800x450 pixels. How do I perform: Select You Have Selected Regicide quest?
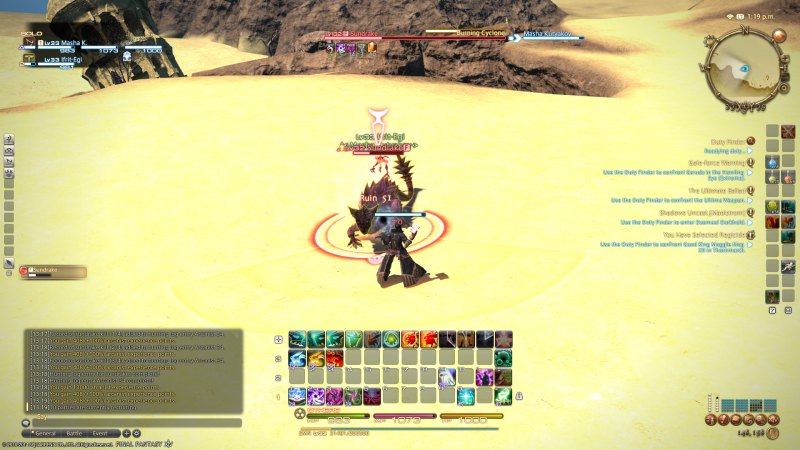710,235
